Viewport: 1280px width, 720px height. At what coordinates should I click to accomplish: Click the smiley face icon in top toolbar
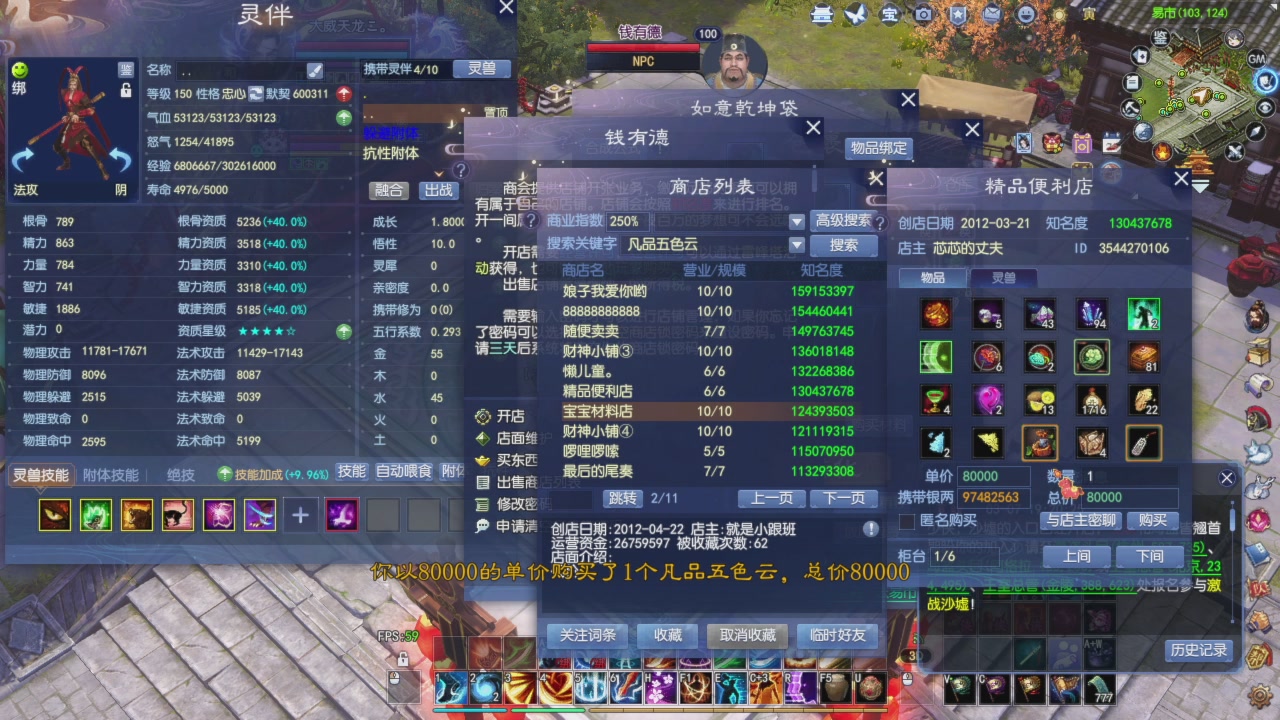coord(1028,14)
